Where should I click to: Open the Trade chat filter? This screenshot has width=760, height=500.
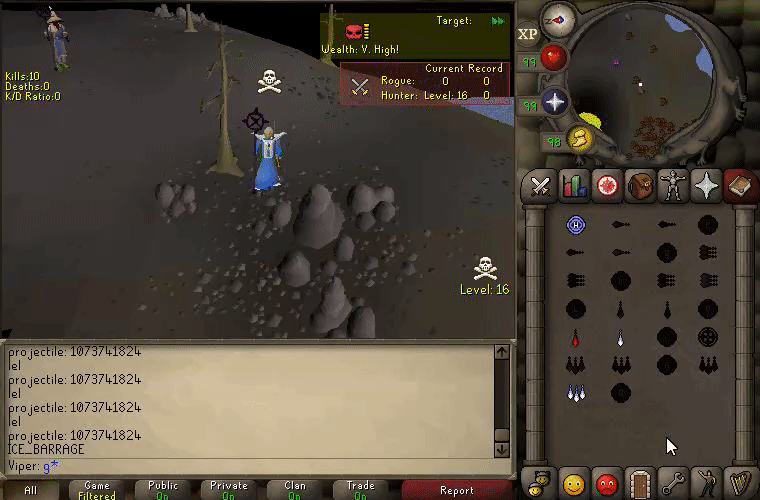click(x=360, y=490)
